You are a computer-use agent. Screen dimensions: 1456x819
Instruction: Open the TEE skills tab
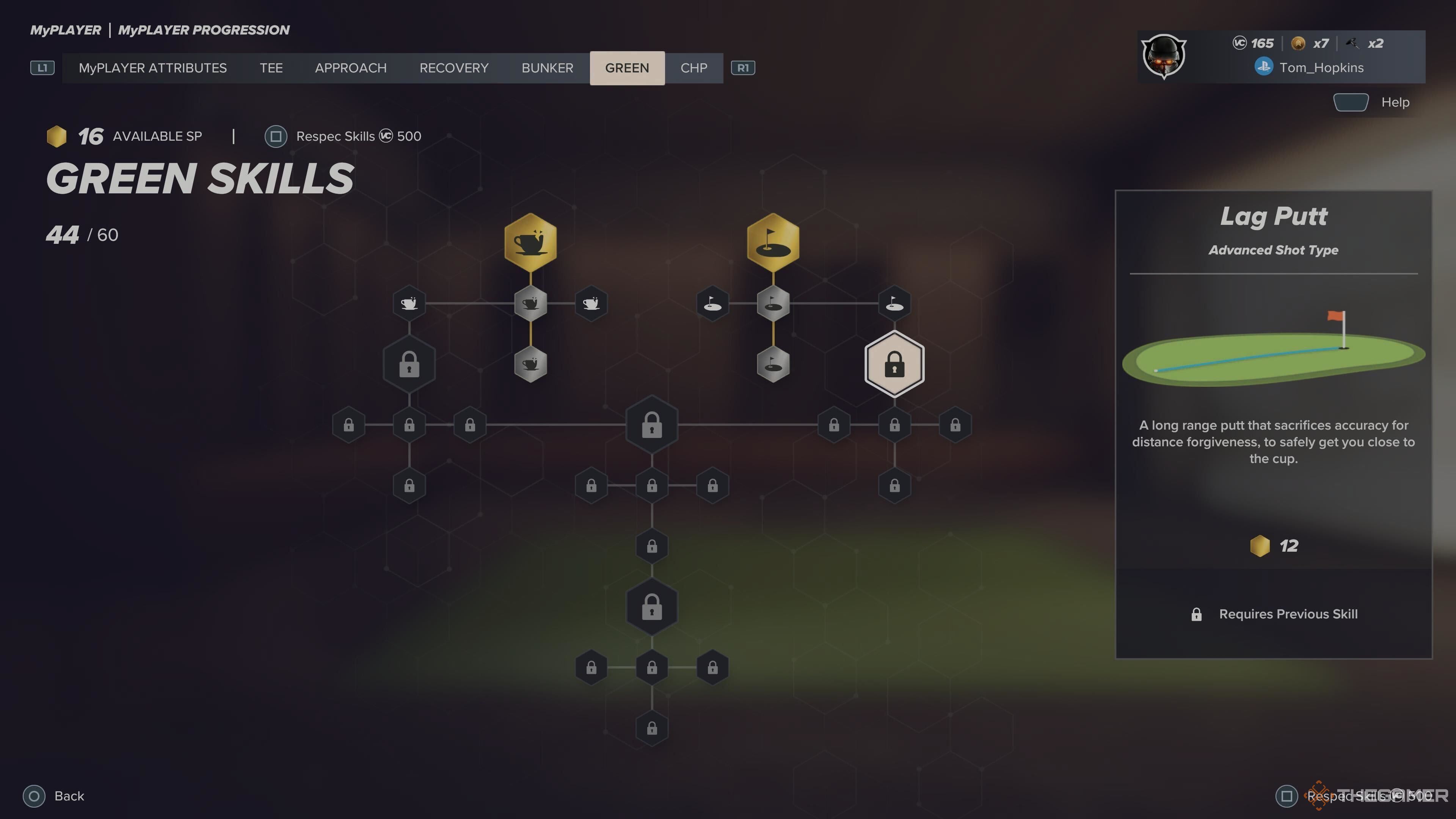[x=271, y=68]
